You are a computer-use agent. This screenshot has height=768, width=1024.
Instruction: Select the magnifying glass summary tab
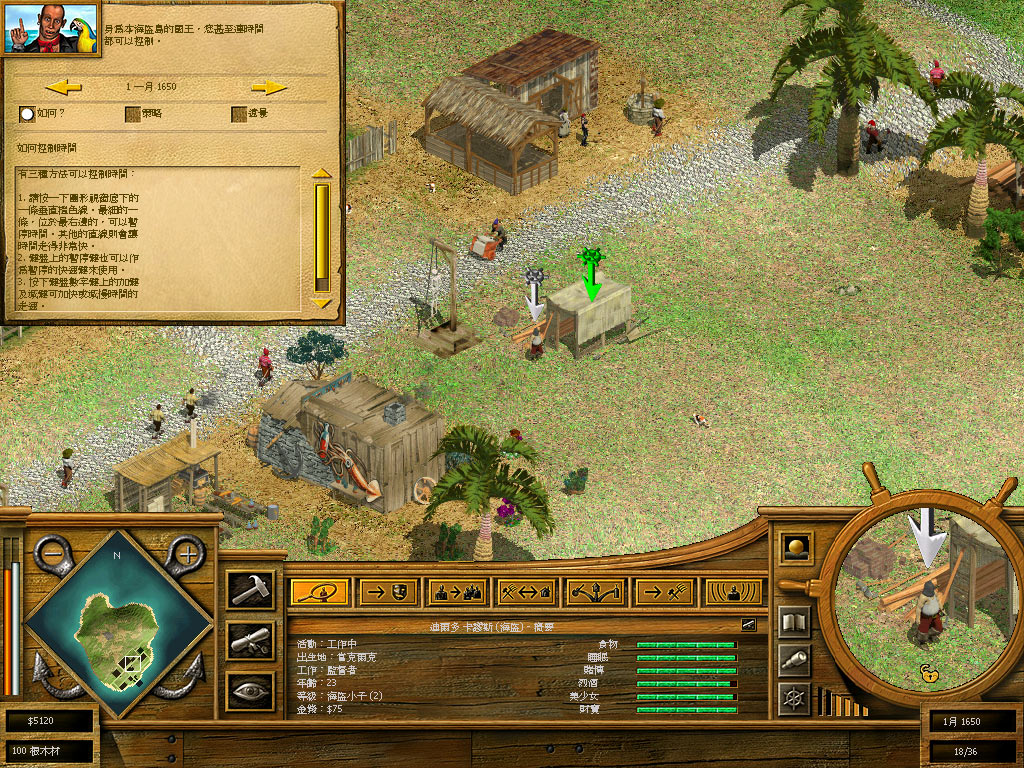319,592
